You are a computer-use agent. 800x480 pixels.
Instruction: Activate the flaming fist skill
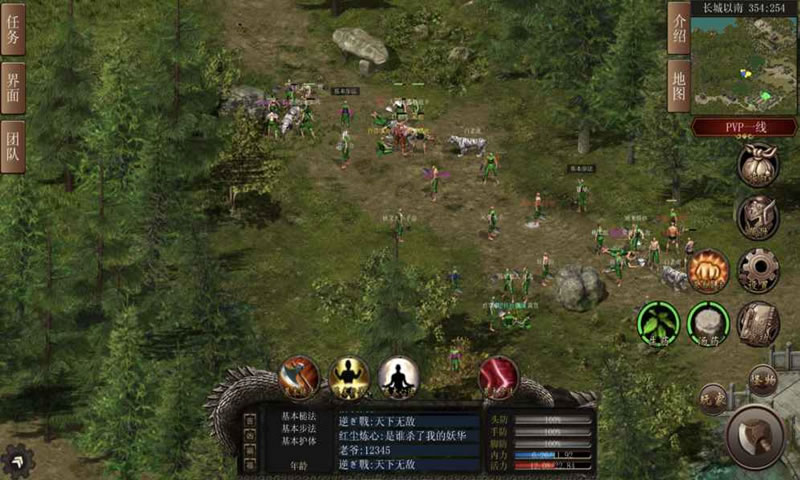click(x=709, y=270)
